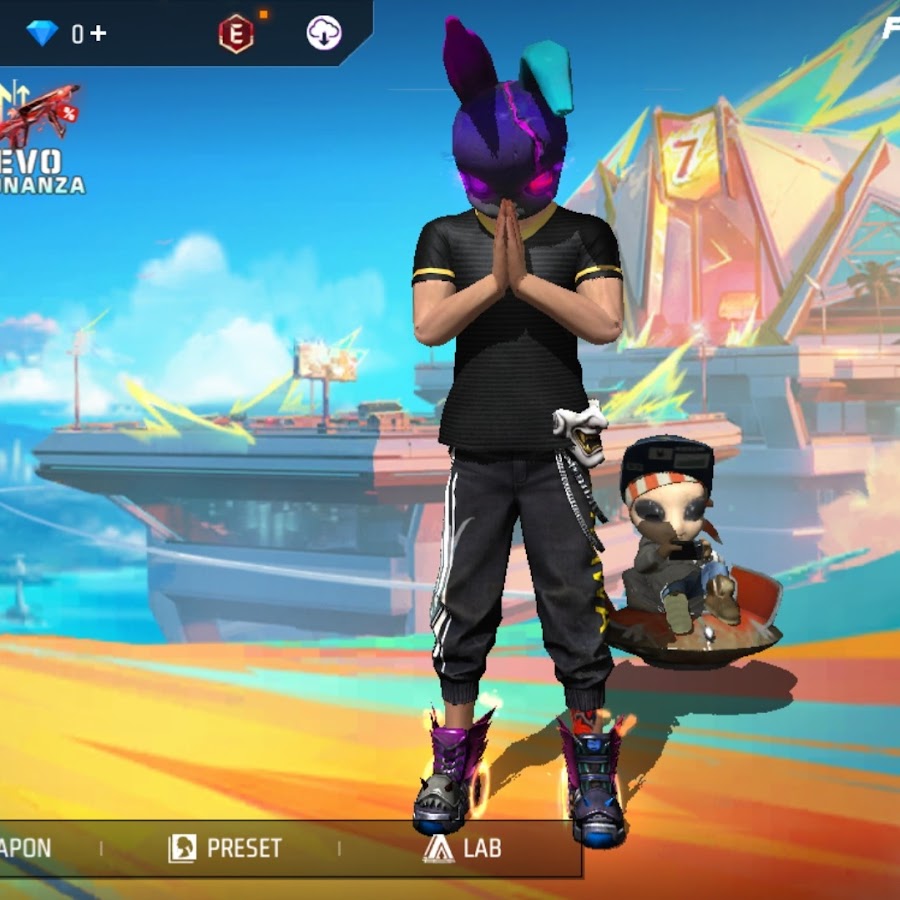
Task: Open the Preset menu
Action: click(x=226, y=849)
